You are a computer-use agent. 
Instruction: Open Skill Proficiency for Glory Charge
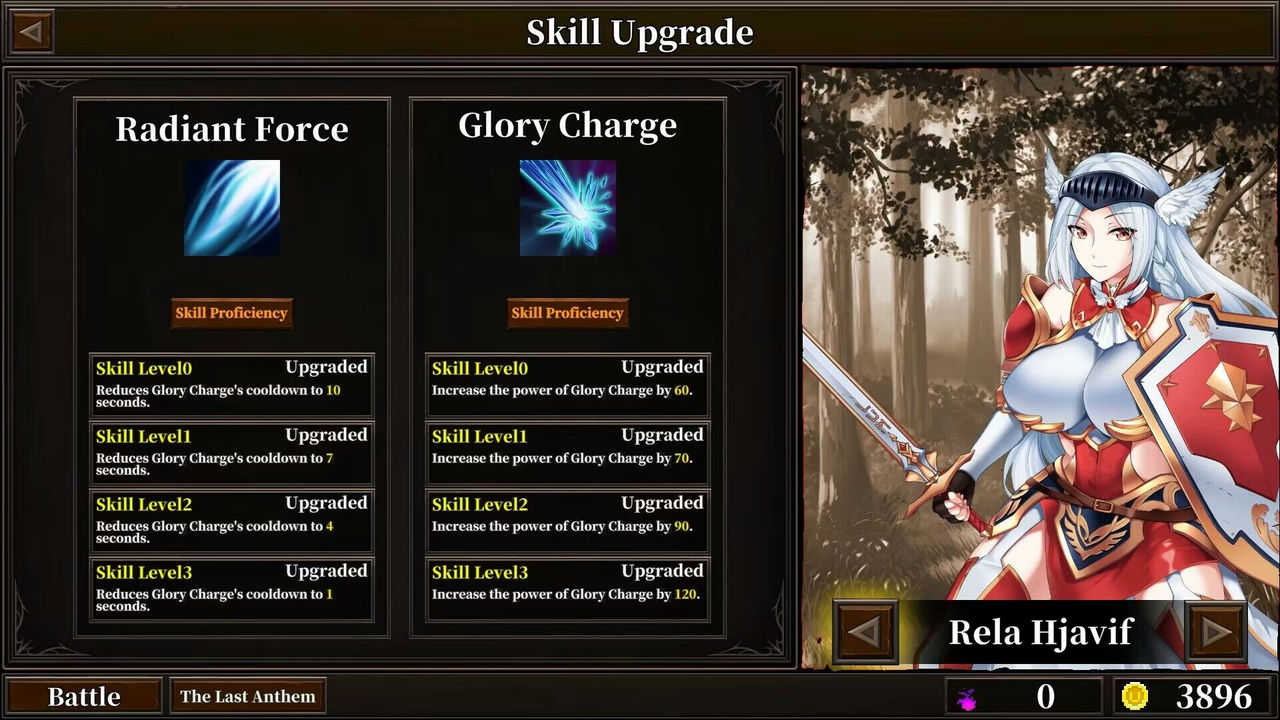point(567,313)
